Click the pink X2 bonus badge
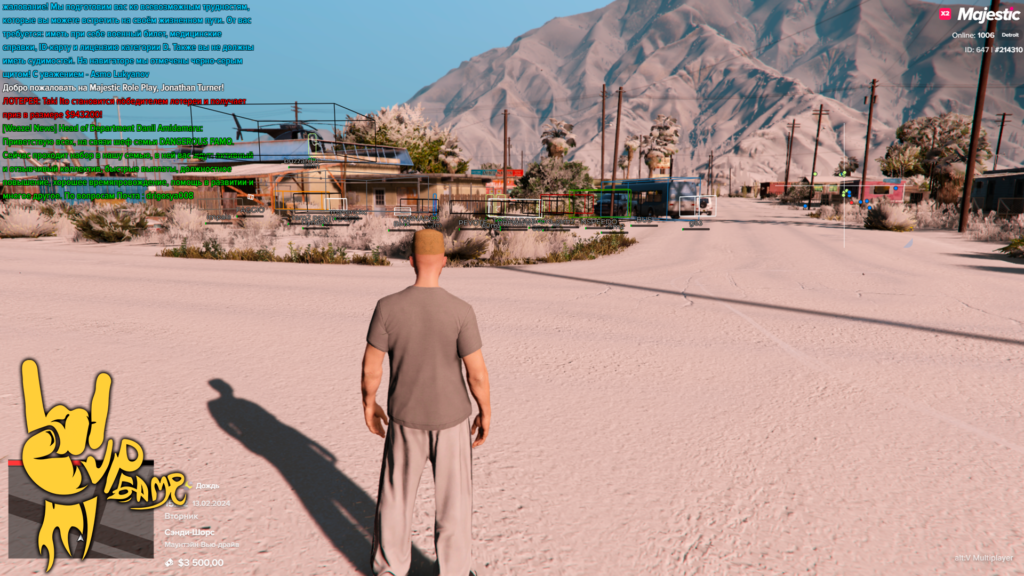 point(945,14)
